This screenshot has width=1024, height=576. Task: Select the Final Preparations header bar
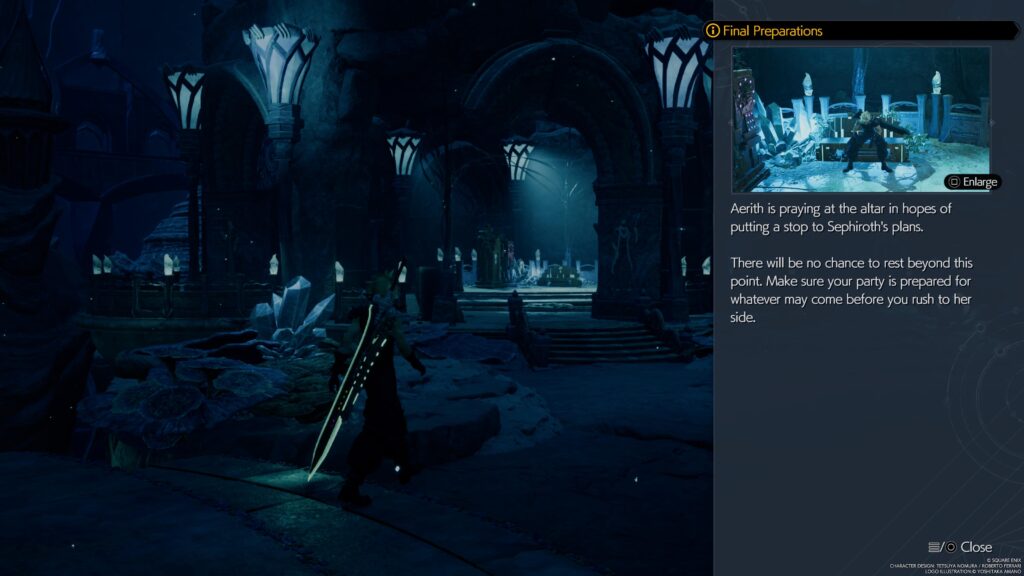coord(860,31)
